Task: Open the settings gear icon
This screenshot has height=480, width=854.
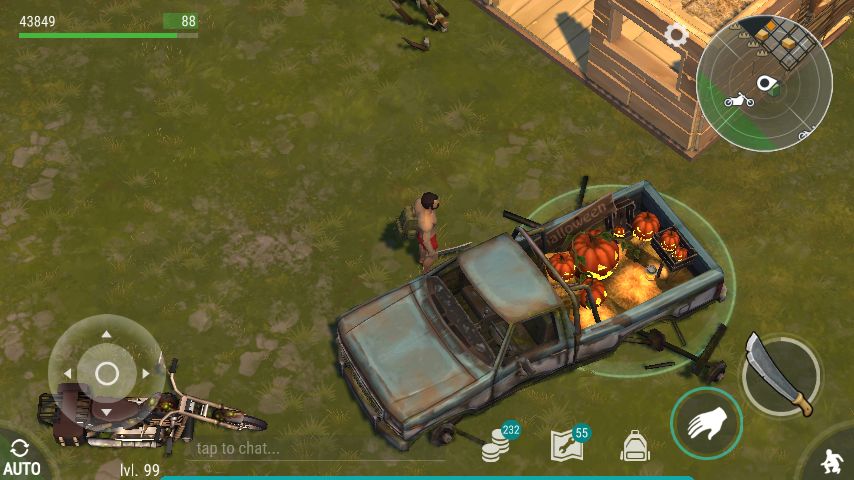Action: [677, 35]
